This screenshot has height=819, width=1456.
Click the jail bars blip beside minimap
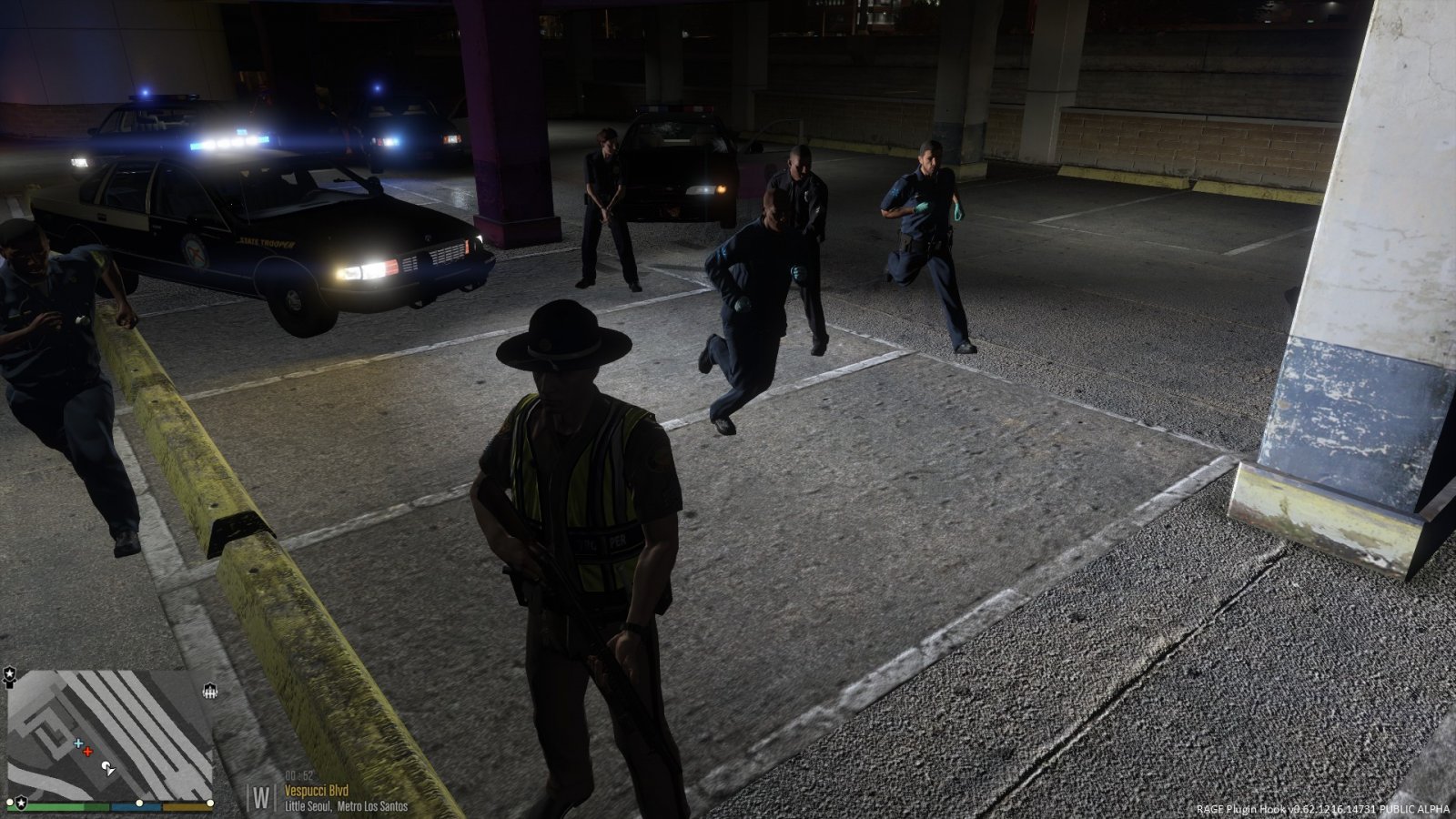click(x=210, y=691)
